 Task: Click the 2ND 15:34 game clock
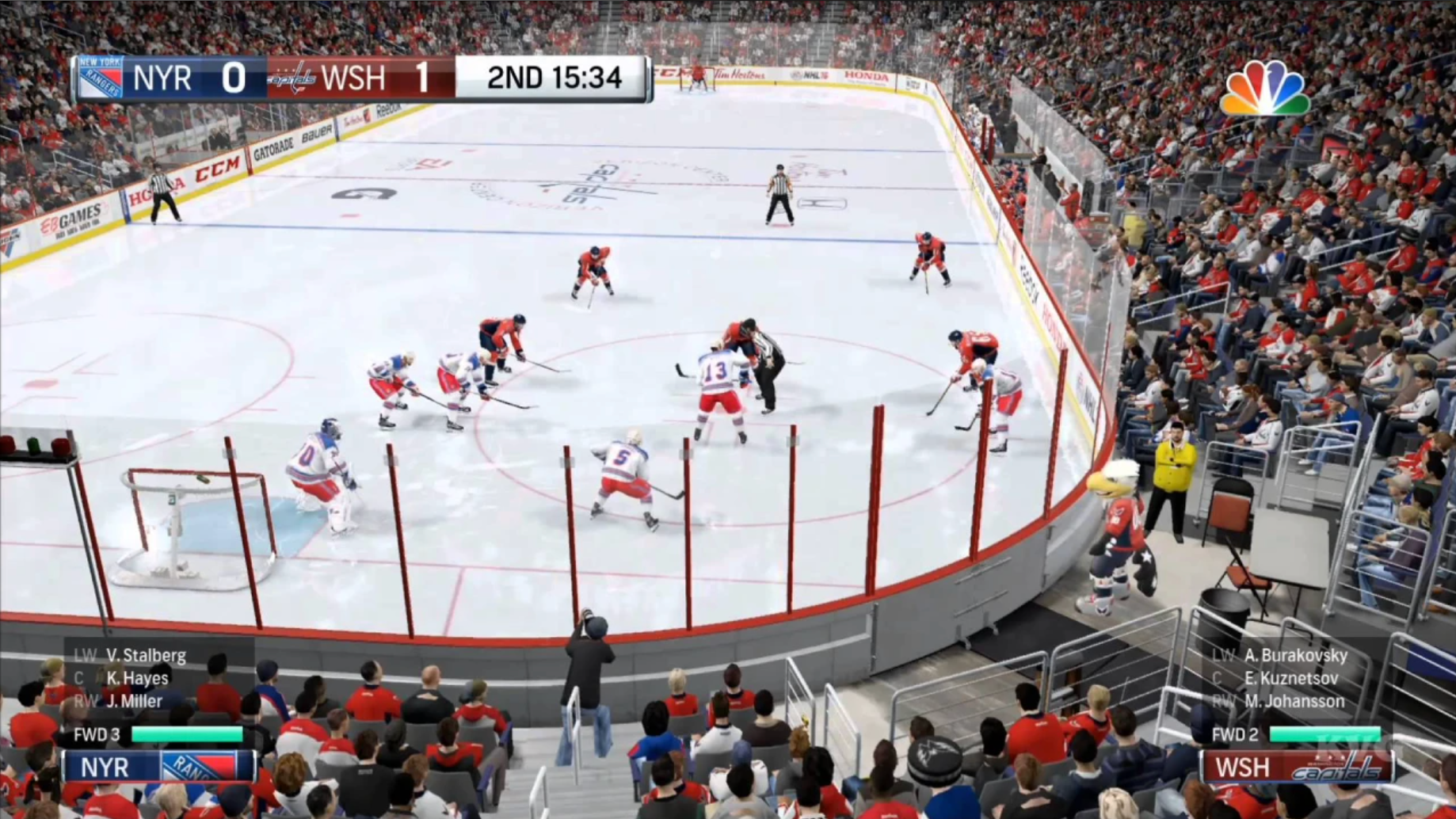coord(553,78)
